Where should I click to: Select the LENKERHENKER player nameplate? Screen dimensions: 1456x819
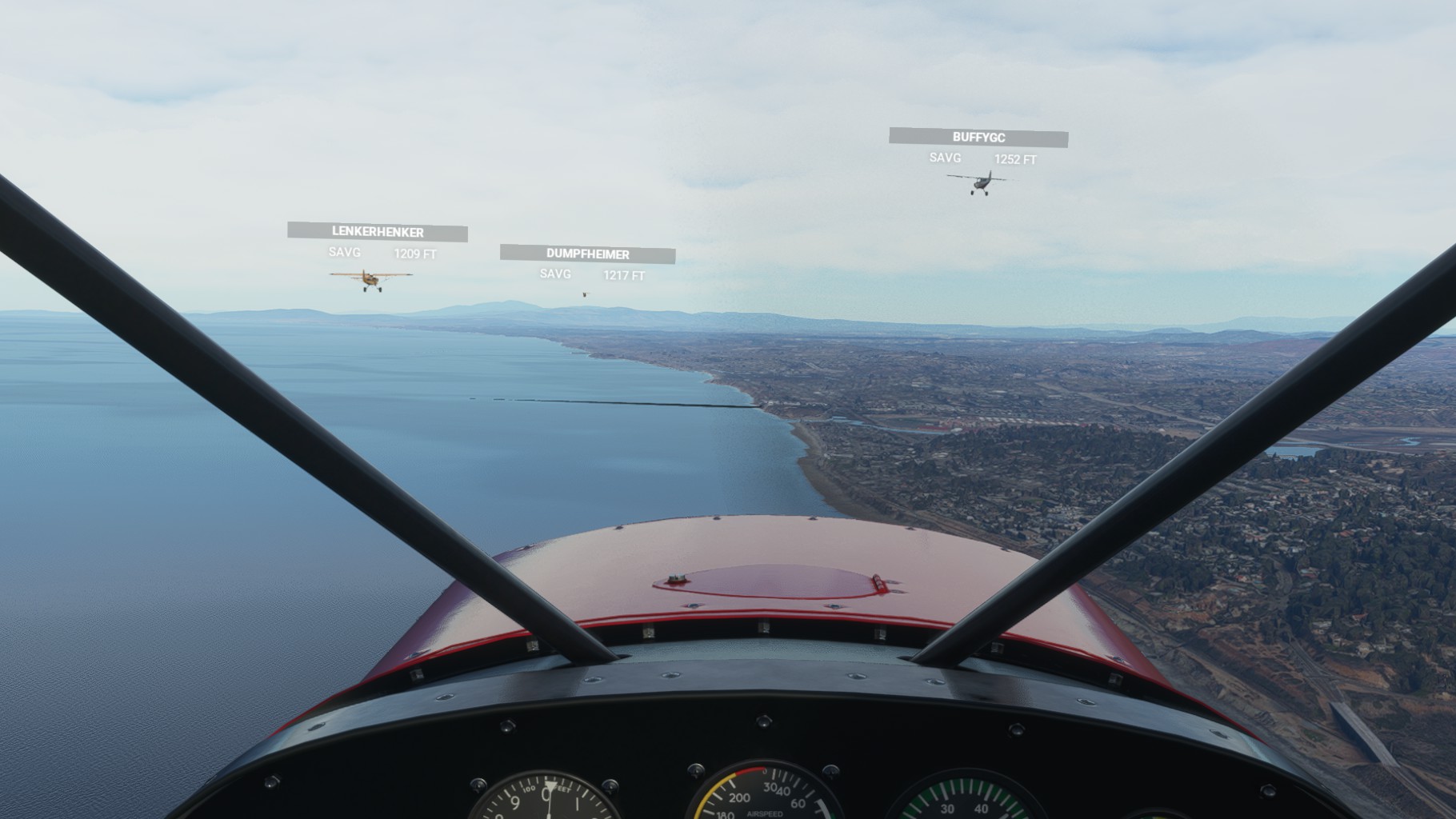click(x=378, y=232)
